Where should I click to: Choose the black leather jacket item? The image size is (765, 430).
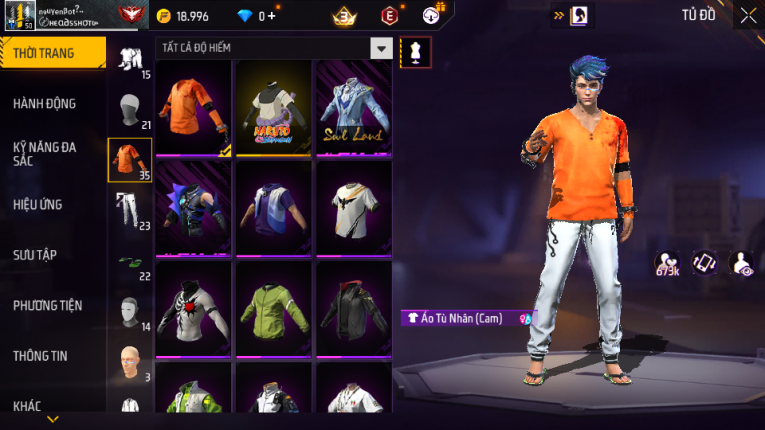point(354,308)
